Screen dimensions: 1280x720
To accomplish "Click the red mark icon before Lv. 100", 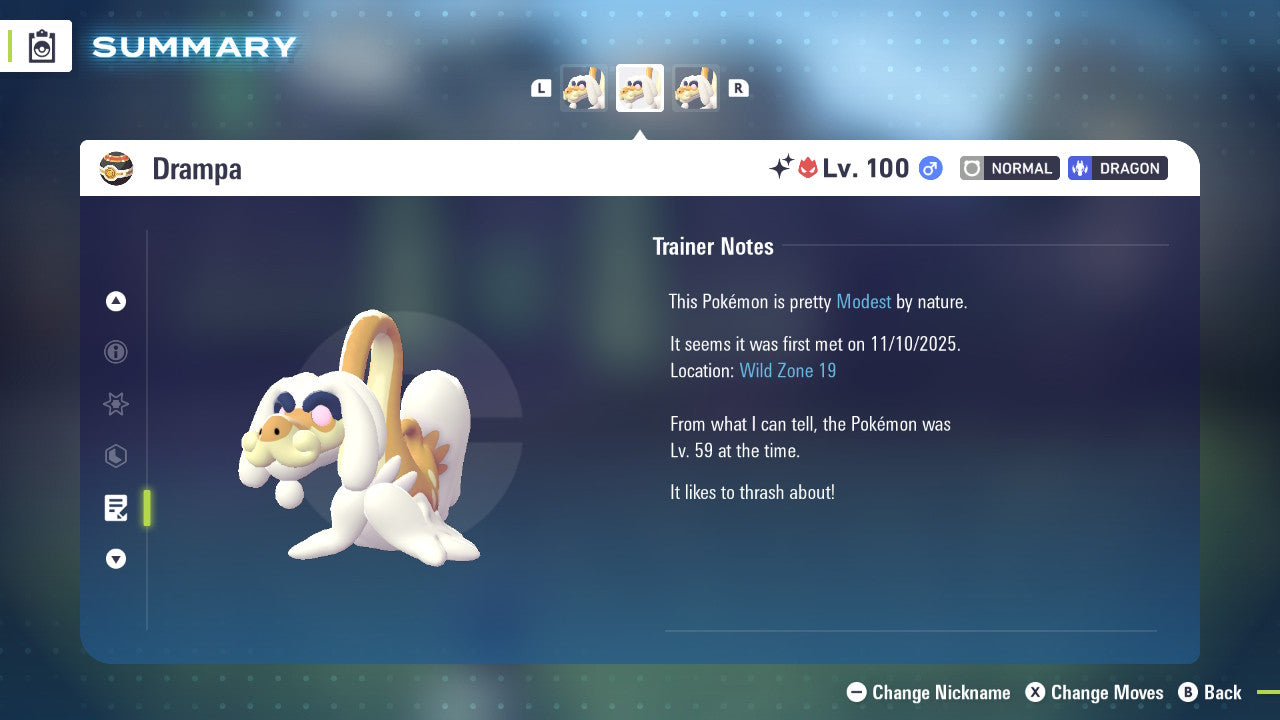I will [808, 168].
